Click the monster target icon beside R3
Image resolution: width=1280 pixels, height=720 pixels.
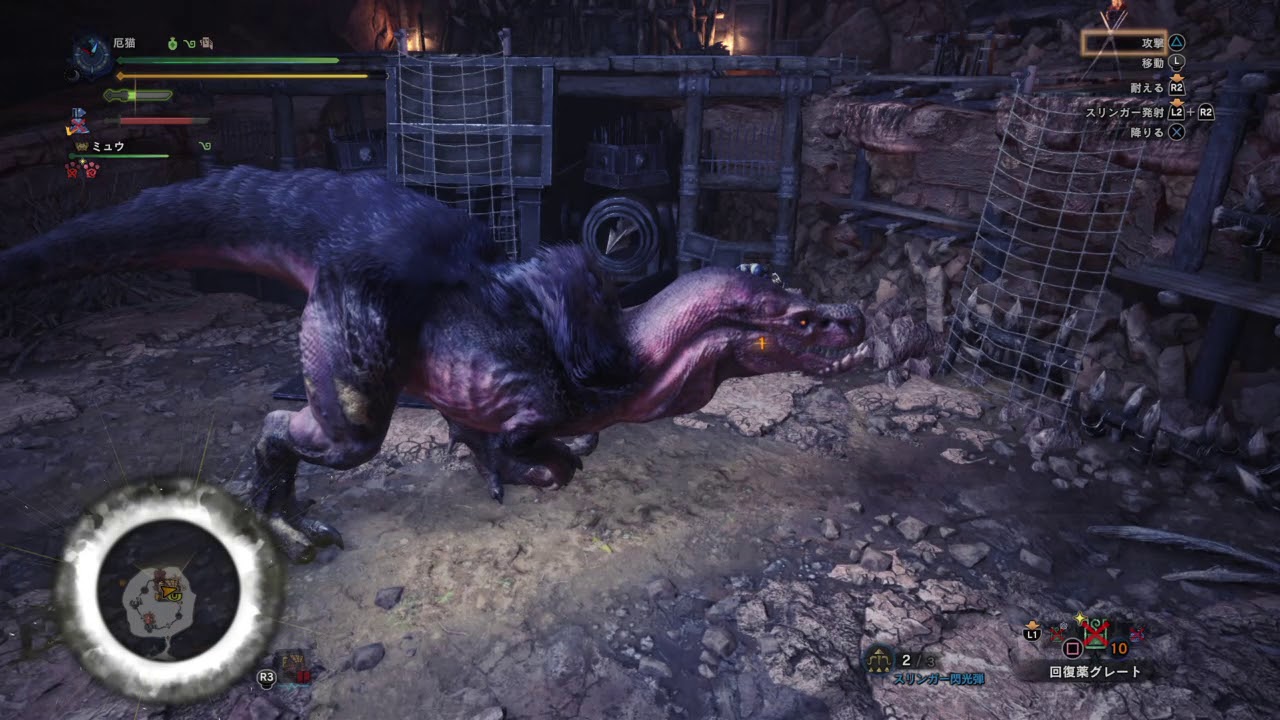click(295, 666)
